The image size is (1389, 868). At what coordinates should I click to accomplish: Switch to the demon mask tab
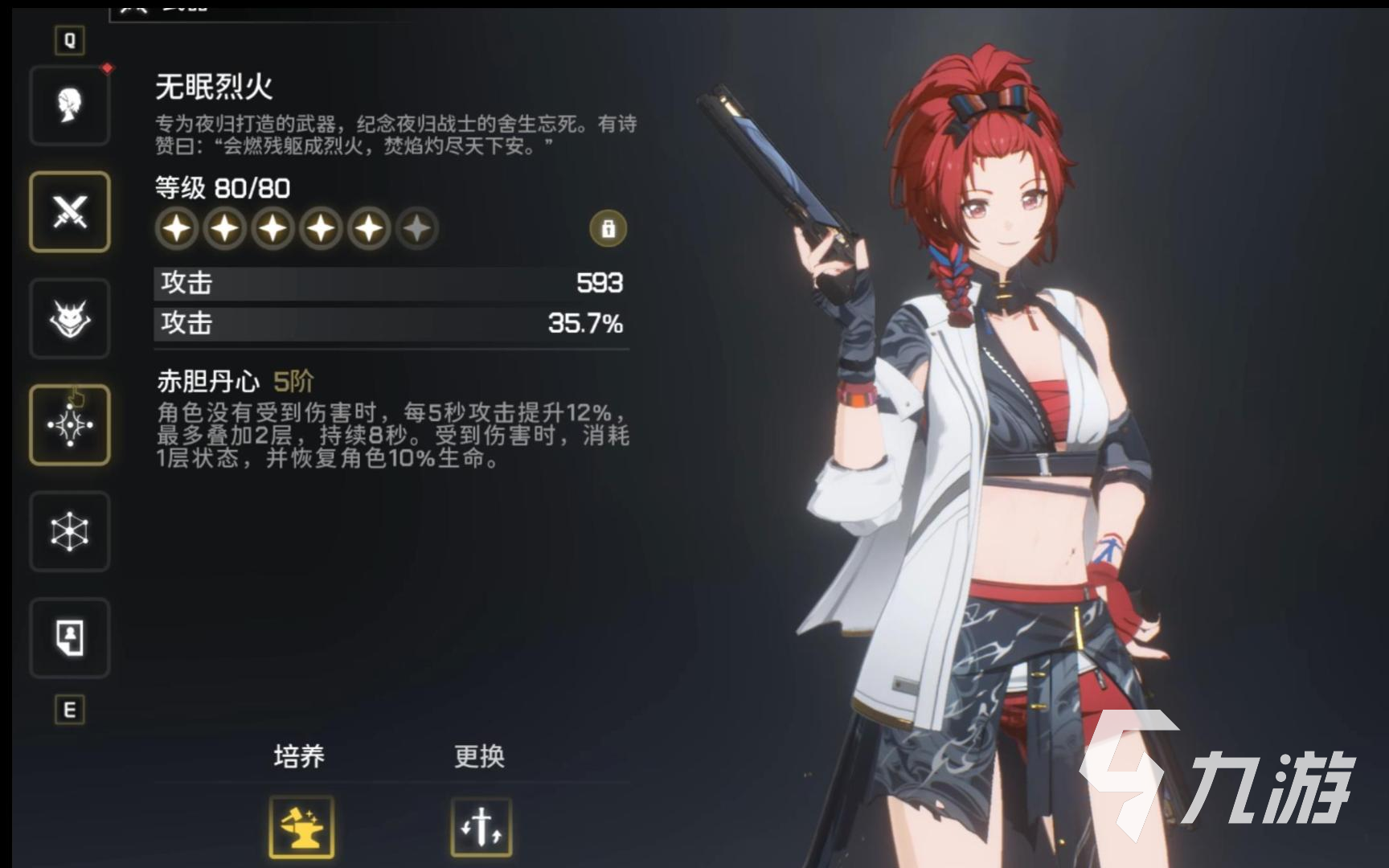70,318
